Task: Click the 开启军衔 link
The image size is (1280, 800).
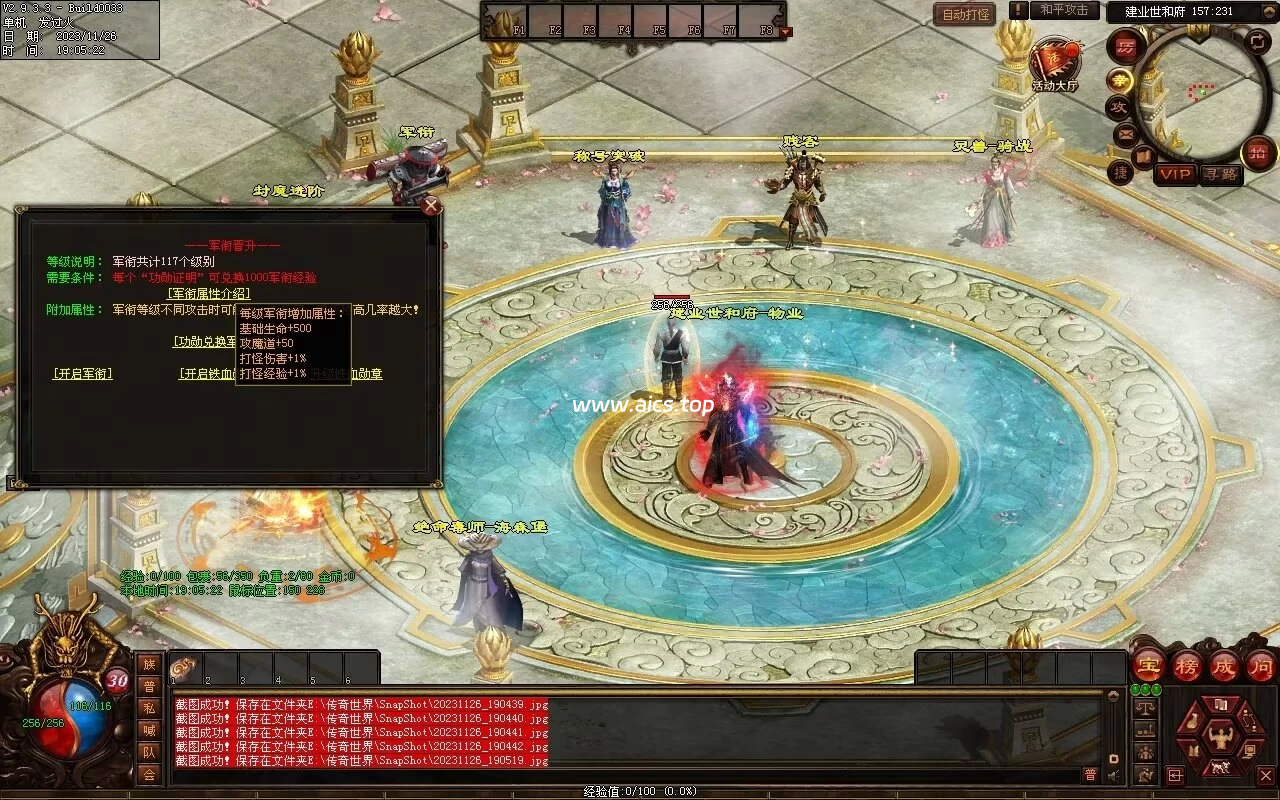Action: point(82,374)
